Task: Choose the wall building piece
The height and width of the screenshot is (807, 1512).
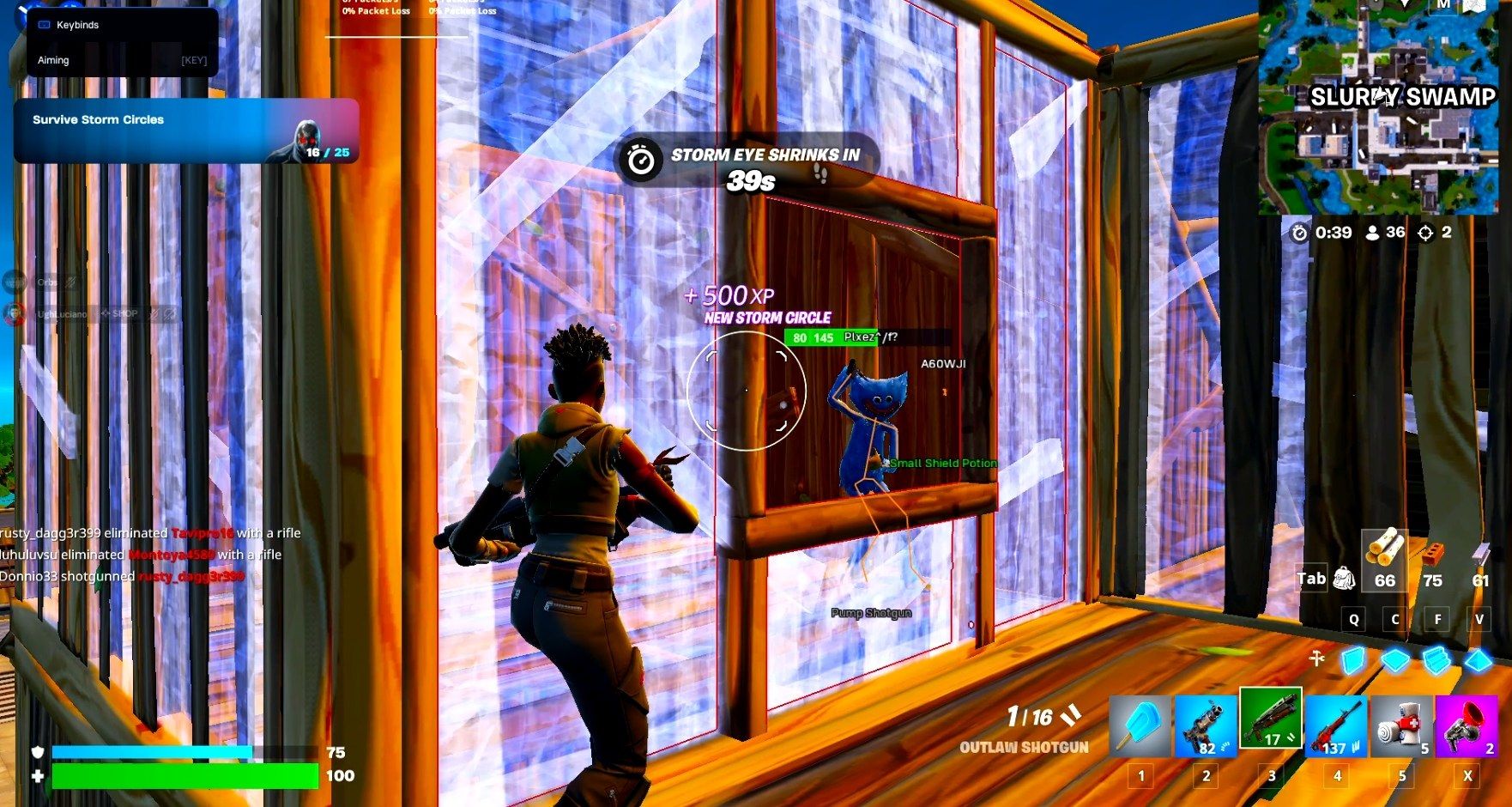Action: point(1353,659)
